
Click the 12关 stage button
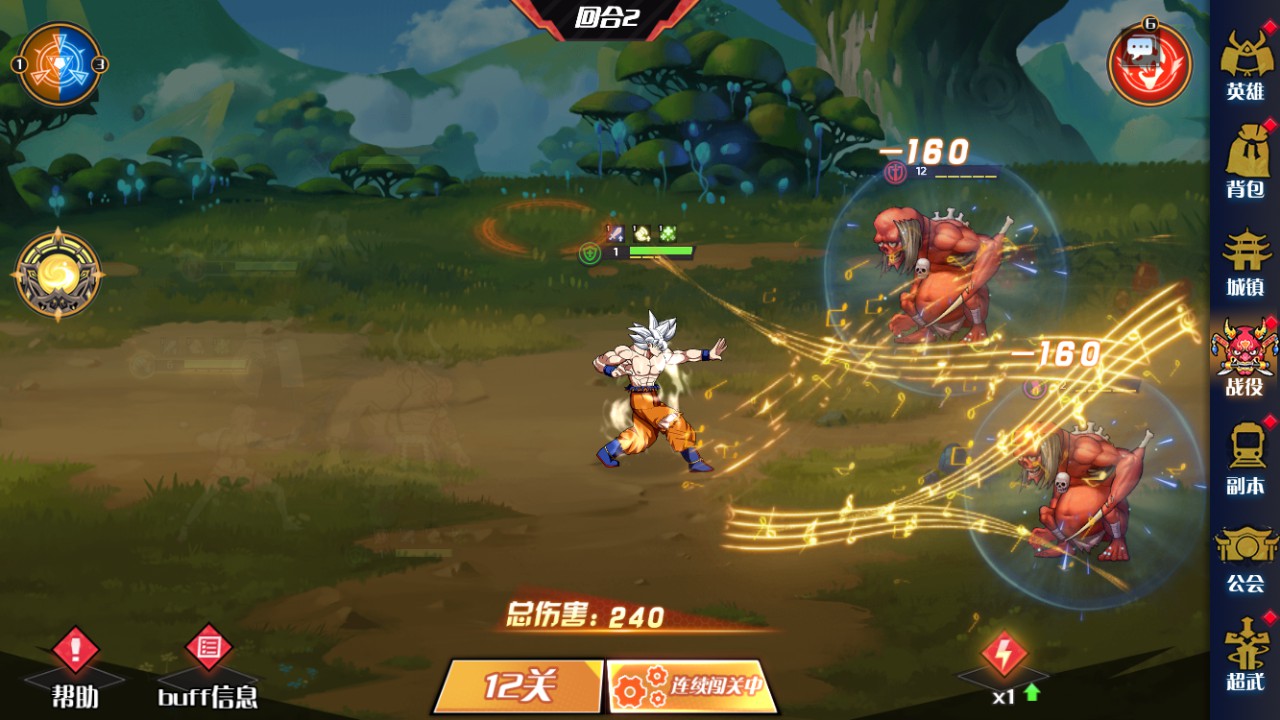tap(518, 686)
